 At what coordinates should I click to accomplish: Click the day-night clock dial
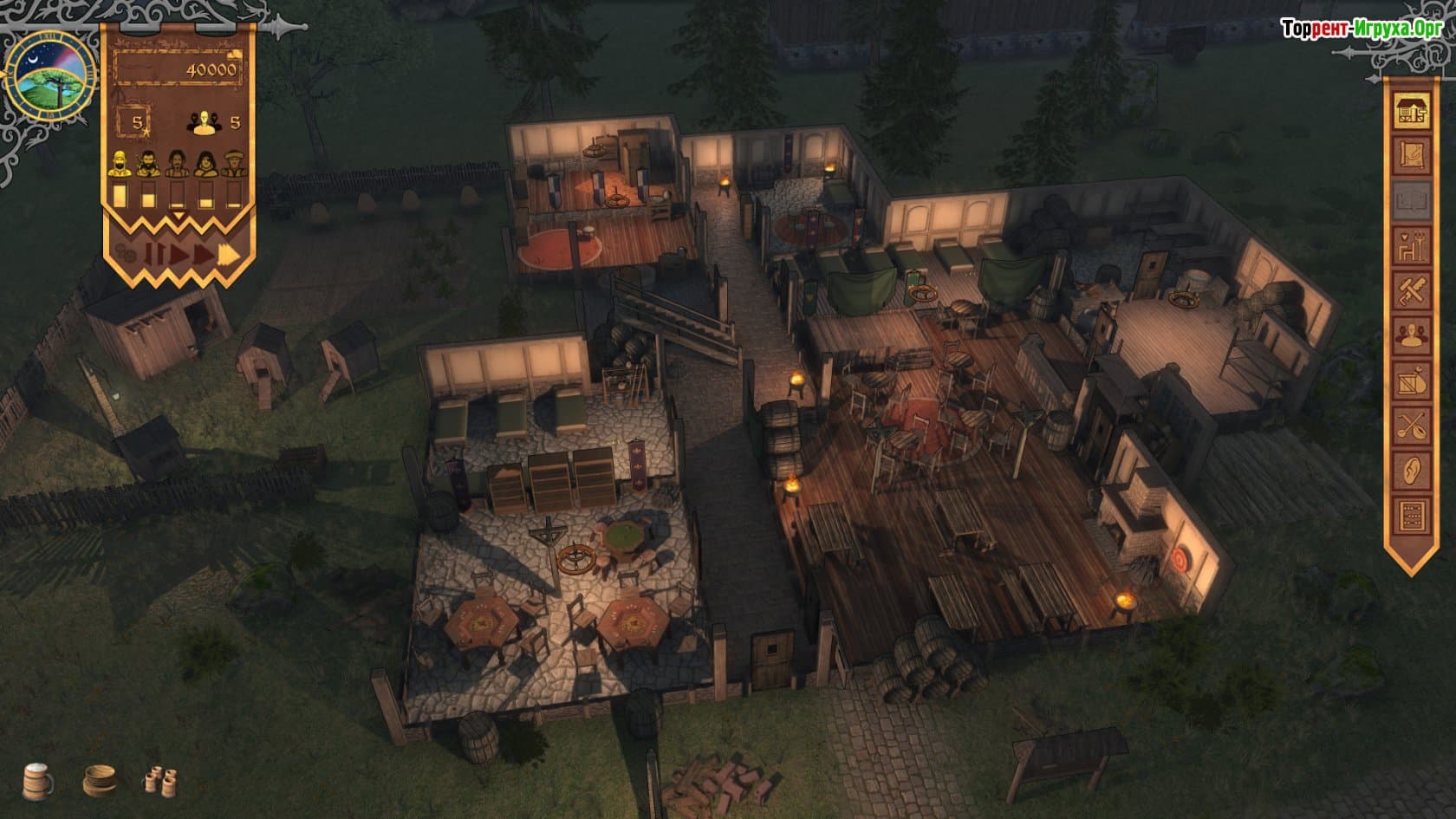click(x=51, y=71)
